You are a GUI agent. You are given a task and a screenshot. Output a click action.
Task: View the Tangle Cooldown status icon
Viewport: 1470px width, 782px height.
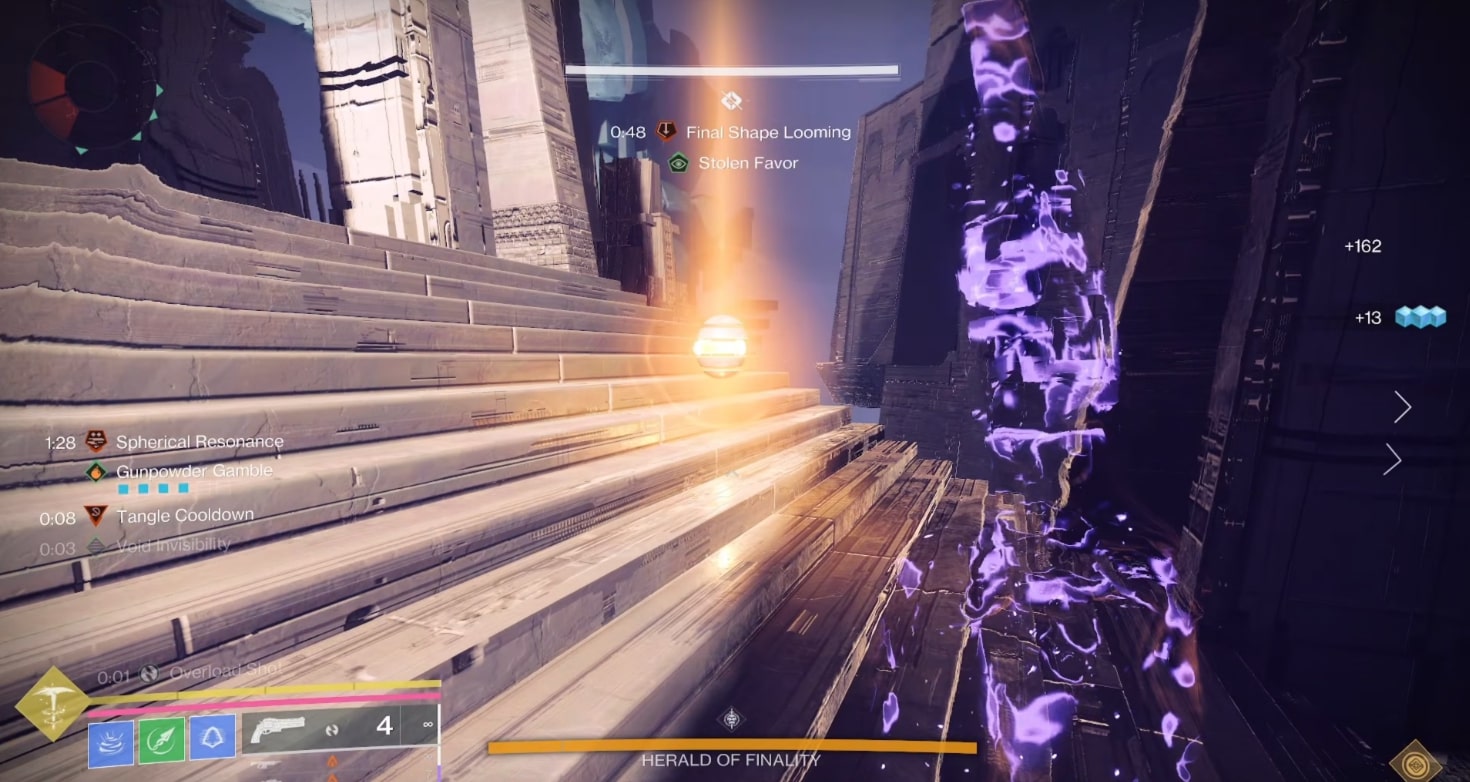point(96,516)
